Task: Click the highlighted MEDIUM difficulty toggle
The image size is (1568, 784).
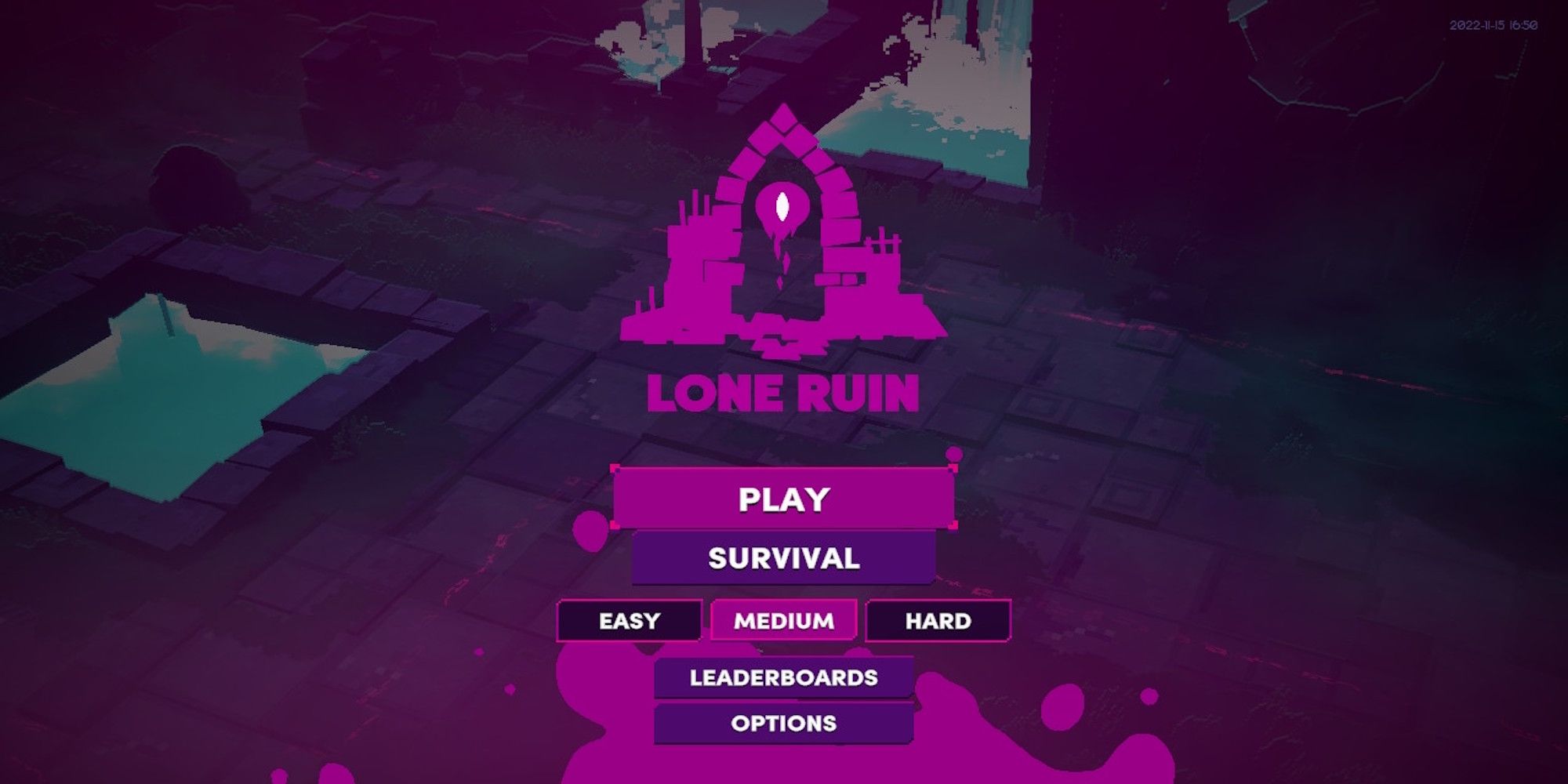Action: tap(783, 621)
